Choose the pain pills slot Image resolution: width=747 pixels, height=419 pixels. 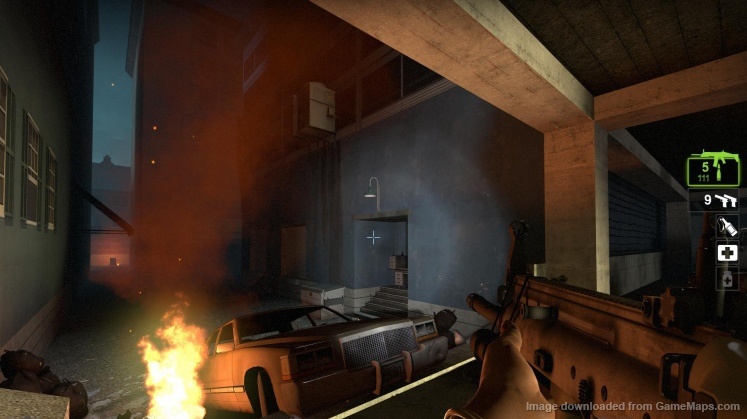[727, 279]
